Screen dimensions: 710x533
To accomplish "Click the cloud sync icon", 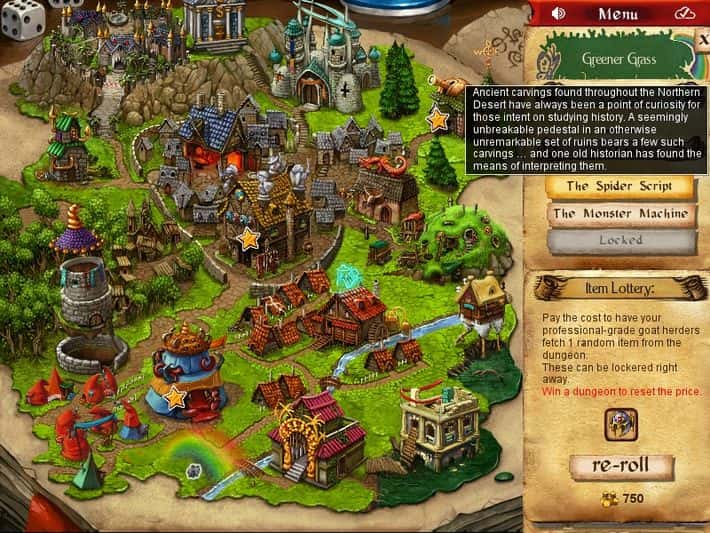I will [x=685, y=14].
